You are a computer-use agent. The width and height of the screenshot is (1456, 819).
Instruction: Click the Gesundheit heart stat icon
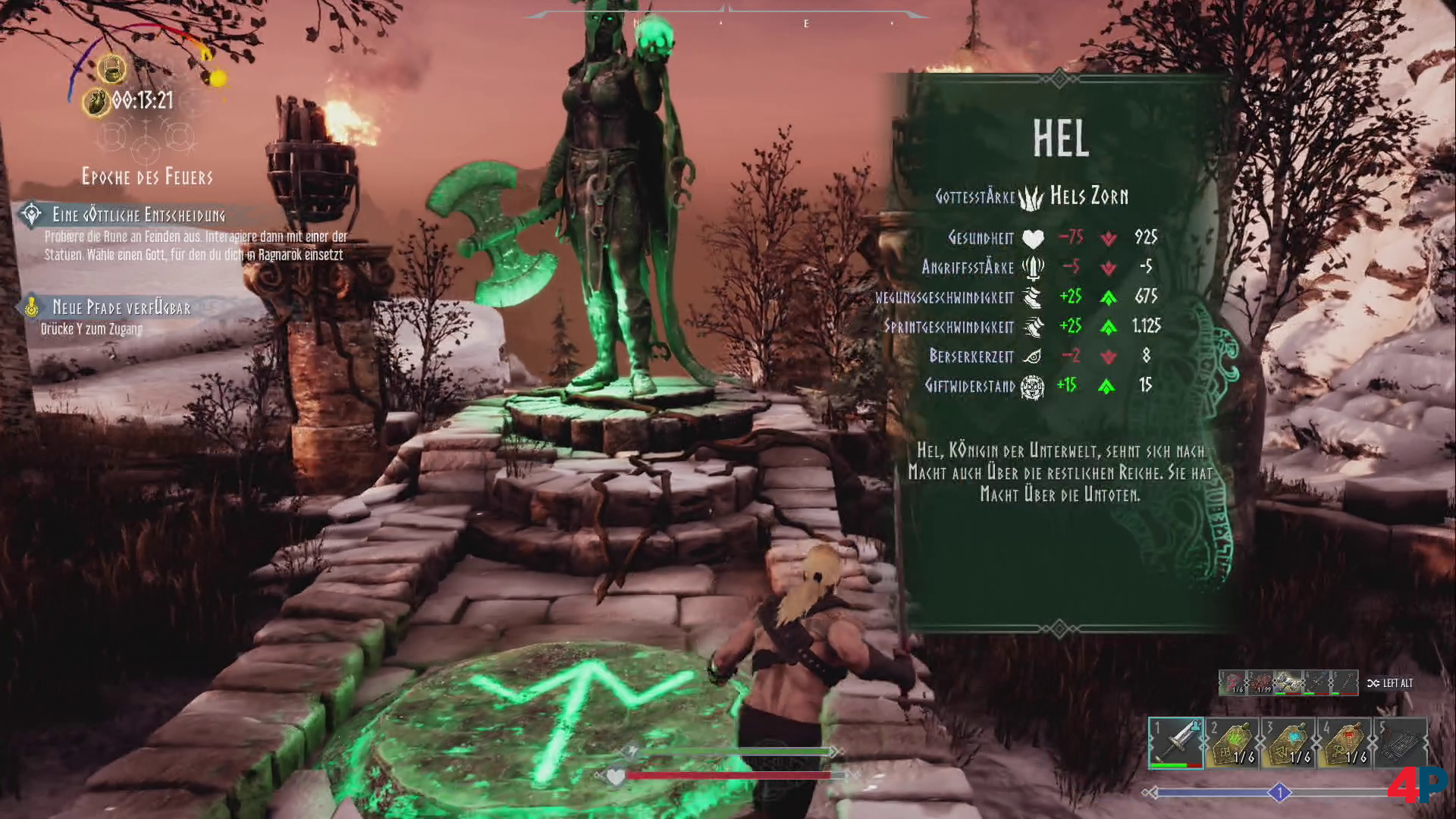click(1032, 239)
